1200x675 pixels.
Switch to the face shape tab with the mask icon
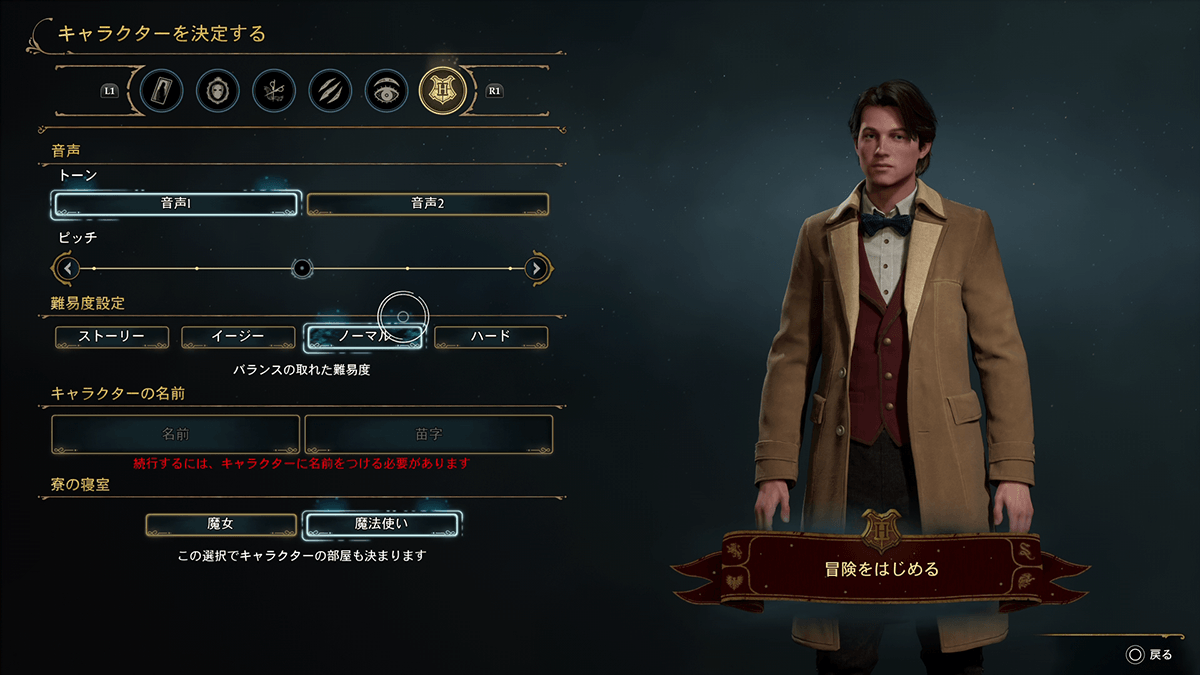(x=216, y=90)
